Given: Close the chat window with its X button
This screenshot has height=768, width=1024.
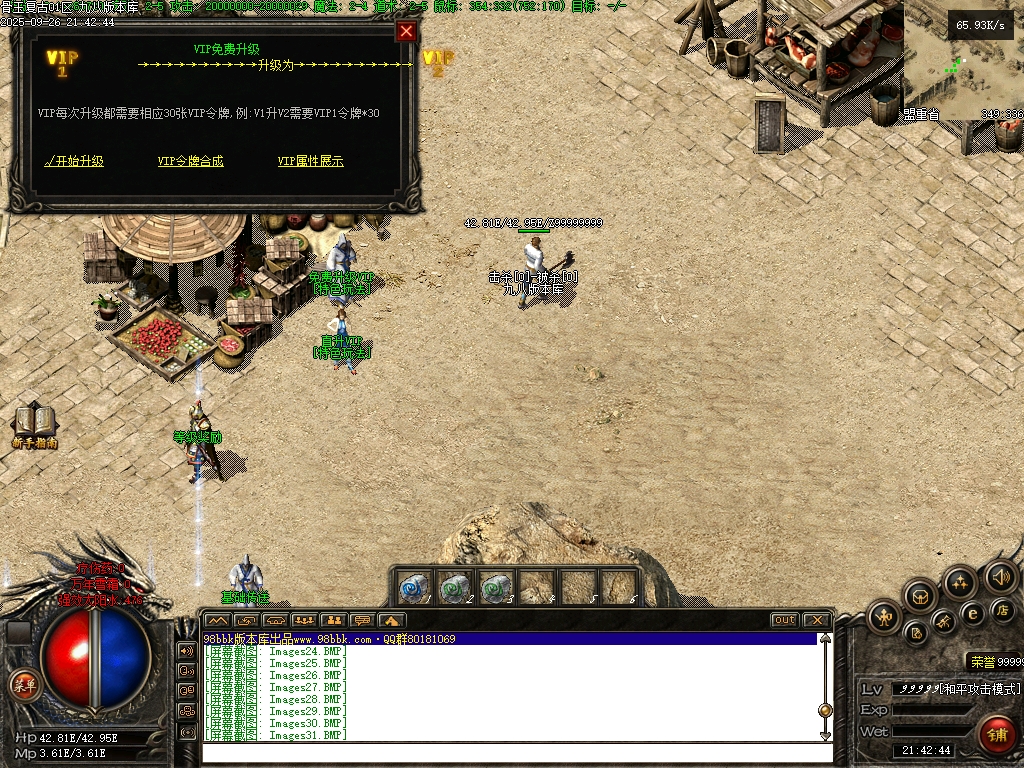Looking at the screenshot, I should pos(816,620).
